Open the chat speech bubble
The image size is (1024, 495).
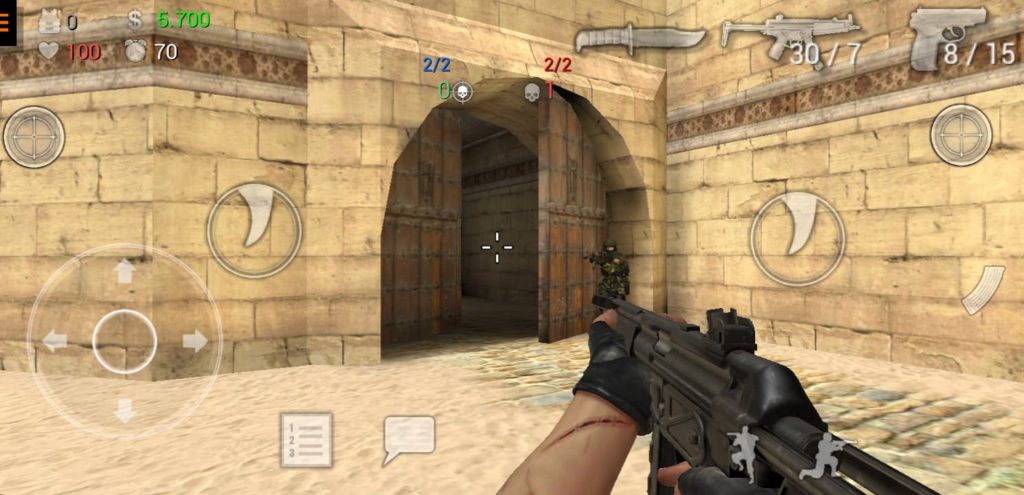coord(409,438)
